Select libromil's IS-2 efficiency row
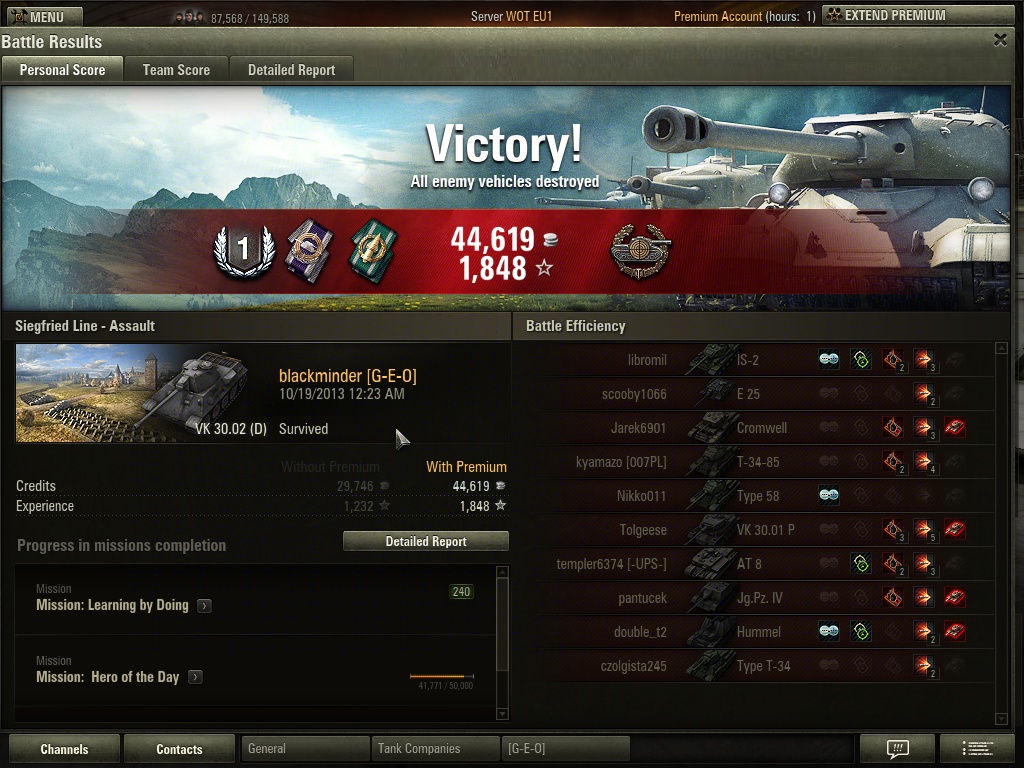Image resolution: width=1024 pixels, height=768 pixels. (760, 360)
